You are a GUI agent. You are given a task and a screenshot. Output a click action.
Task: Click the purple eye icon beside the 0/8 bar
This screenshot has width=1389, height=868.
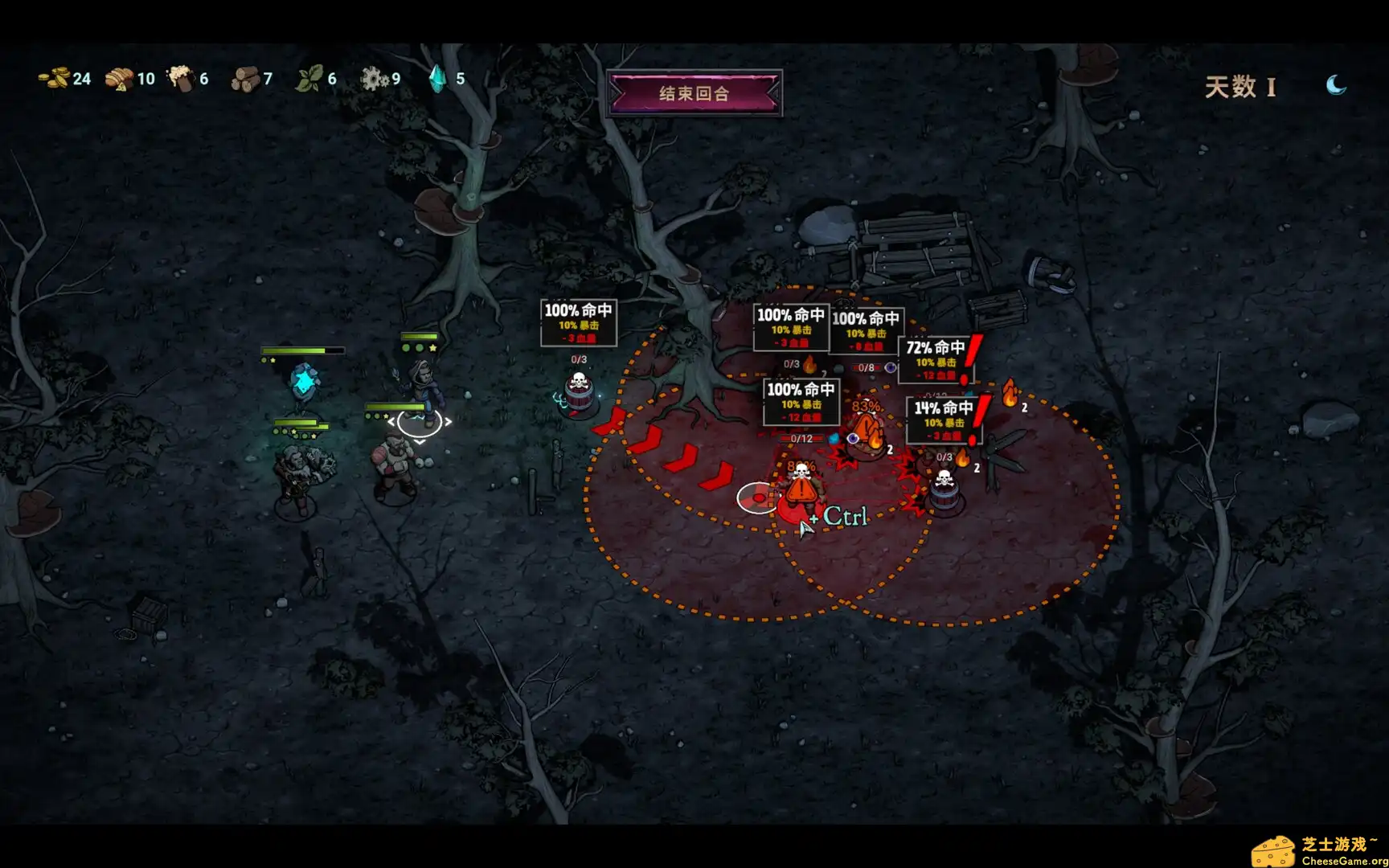click(891, 367)
